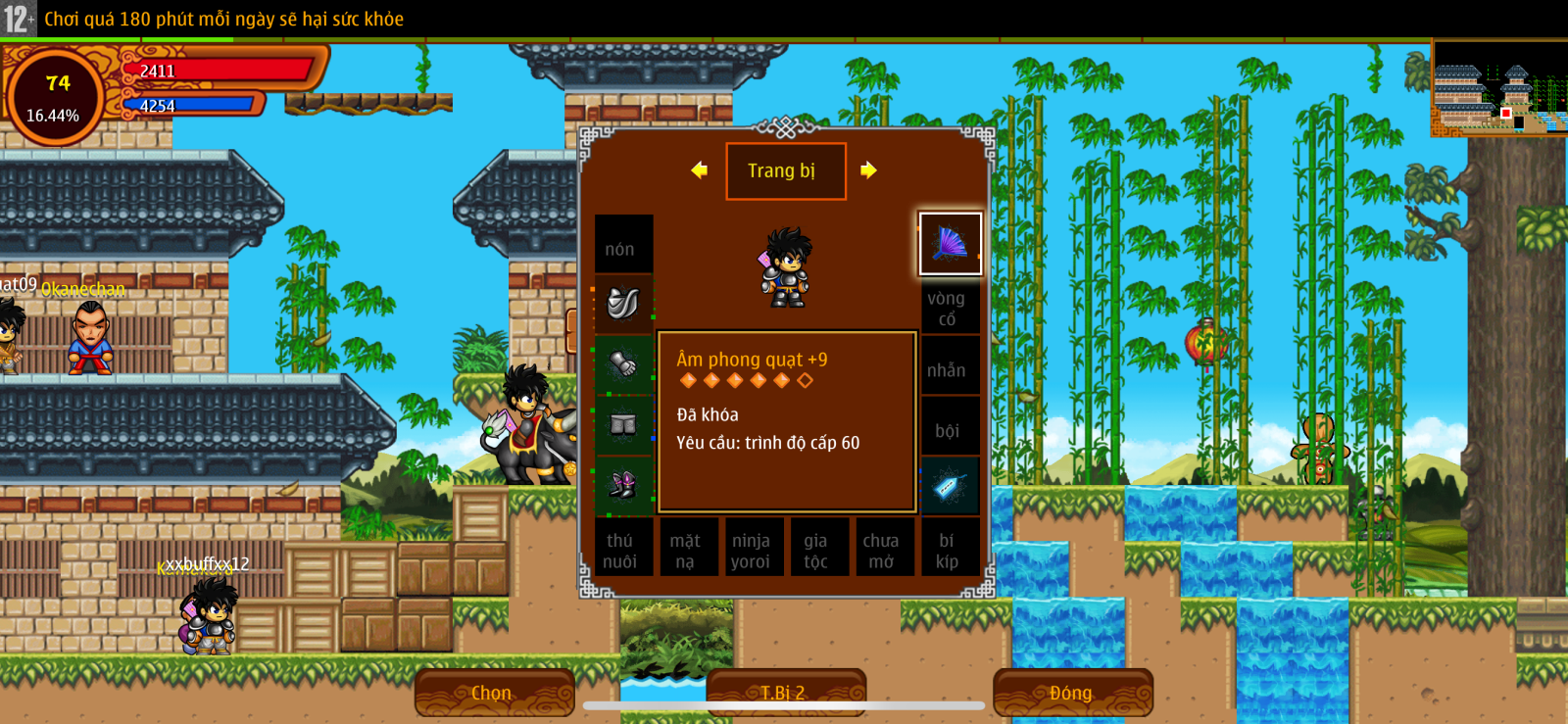The width and height of the screenshot is (1568, 724).
Task: Choose the bội pendant slot
Action: point(948,430)
